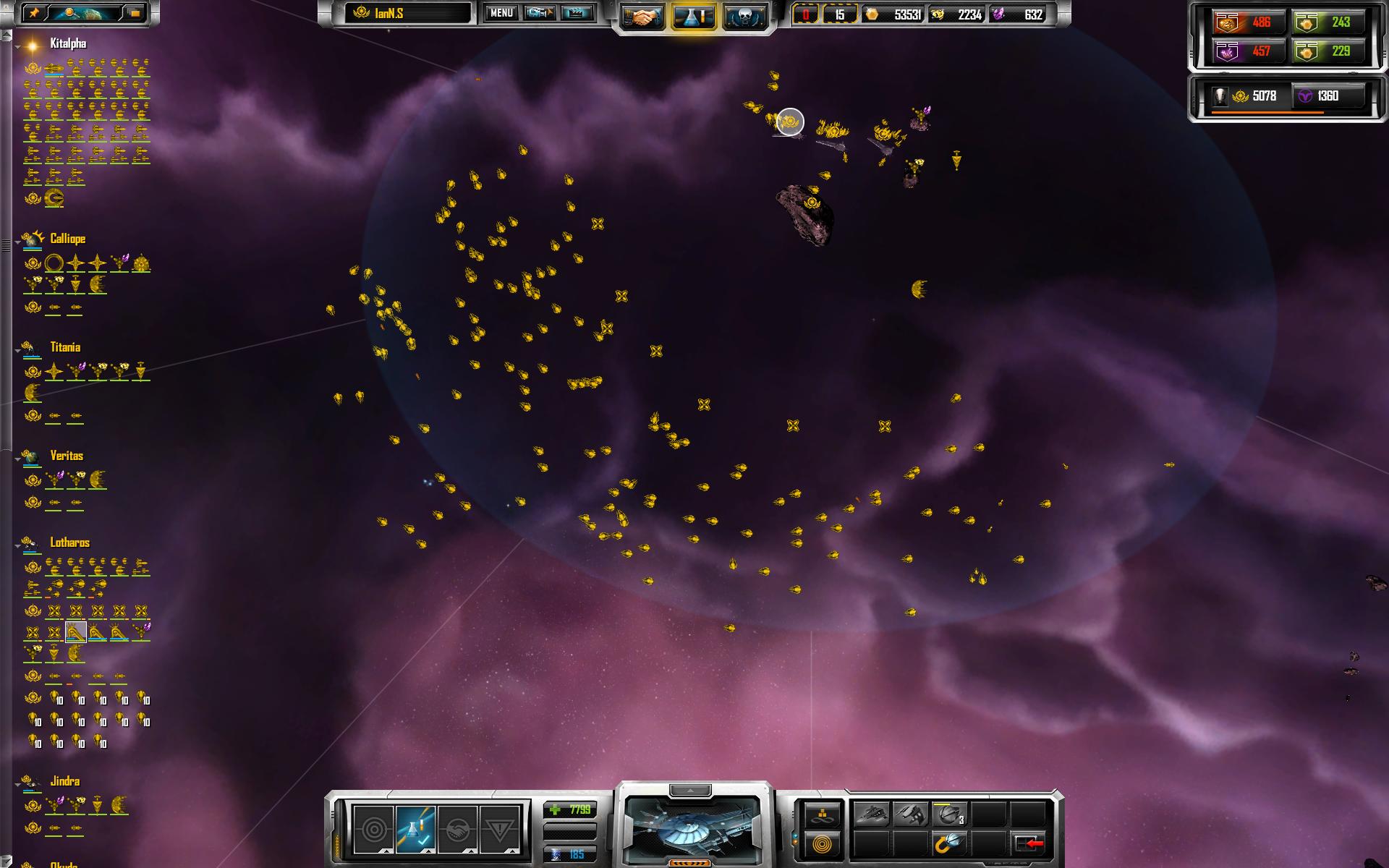Select the Lotharos planet entry

[x=69, y=542]
